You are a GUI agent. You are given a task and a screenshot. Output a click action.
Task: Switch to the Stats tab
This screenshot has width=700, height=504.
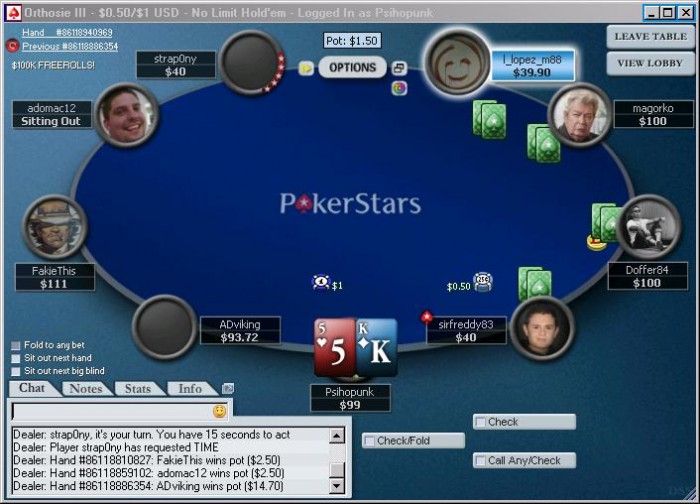coord(138,388)
